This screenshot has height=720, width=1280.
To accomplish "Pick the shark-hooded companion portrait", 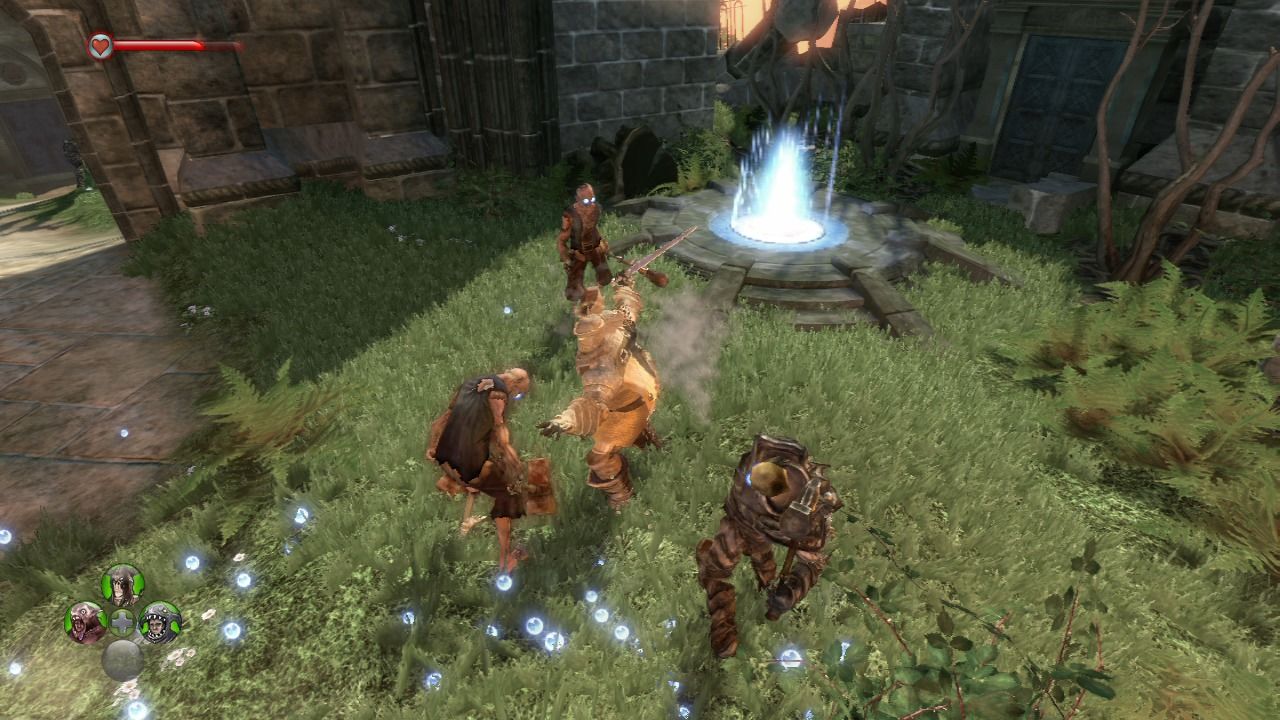I will [160, 622].
